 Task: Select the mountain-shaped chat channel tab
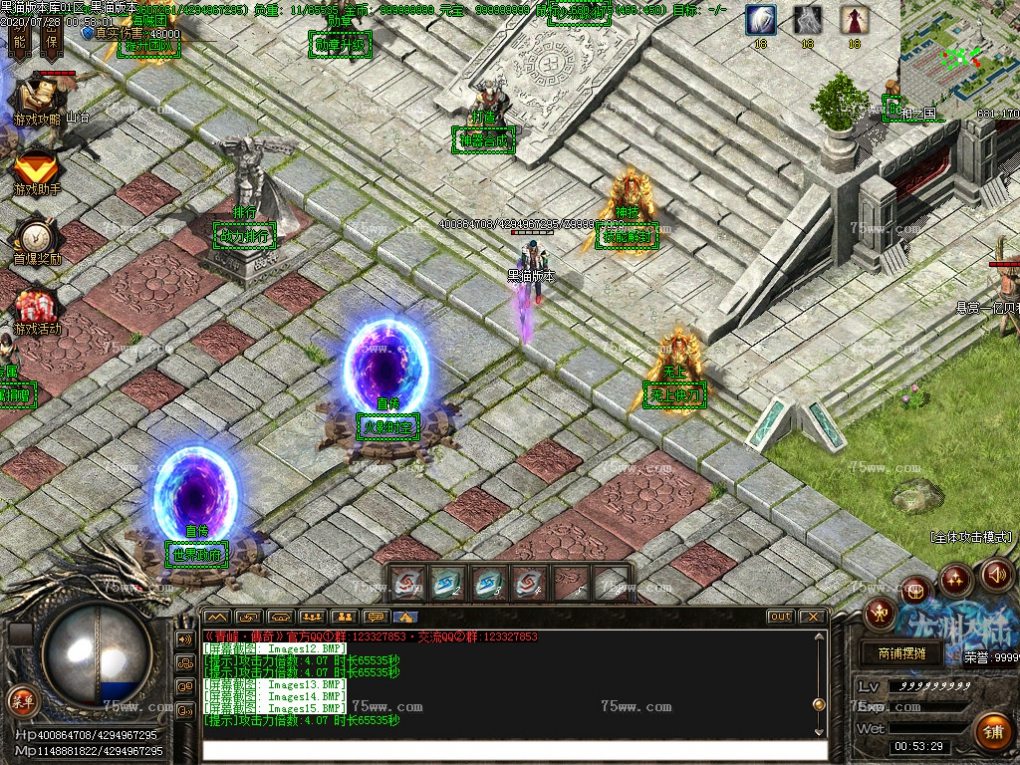click(x=217, y=617)
